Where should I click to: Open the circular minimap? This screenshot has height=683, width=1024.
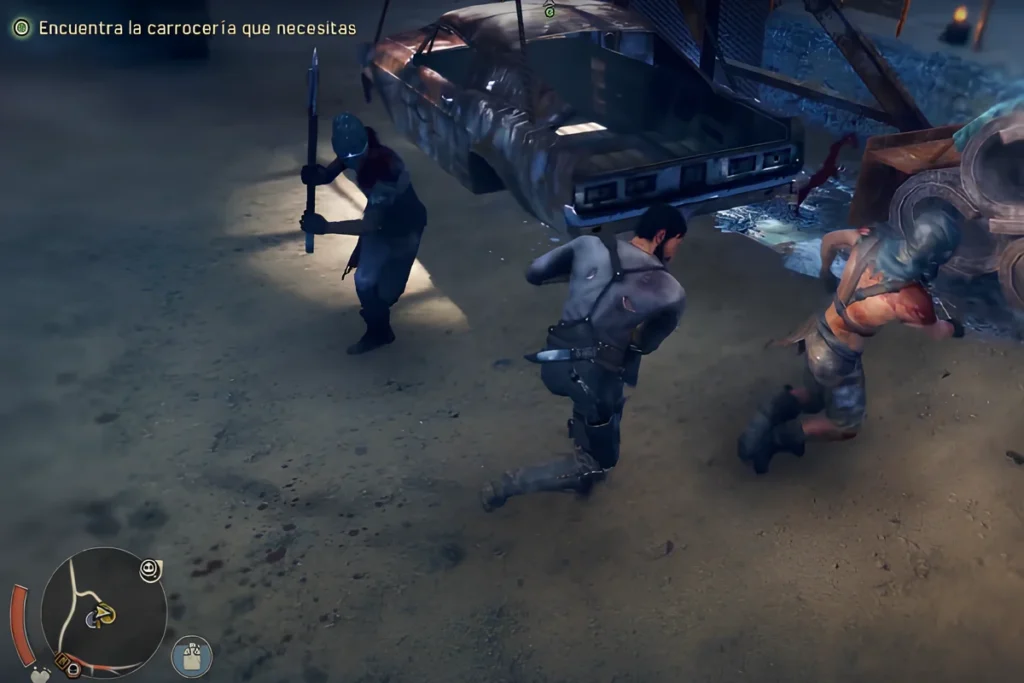(103, 611)
